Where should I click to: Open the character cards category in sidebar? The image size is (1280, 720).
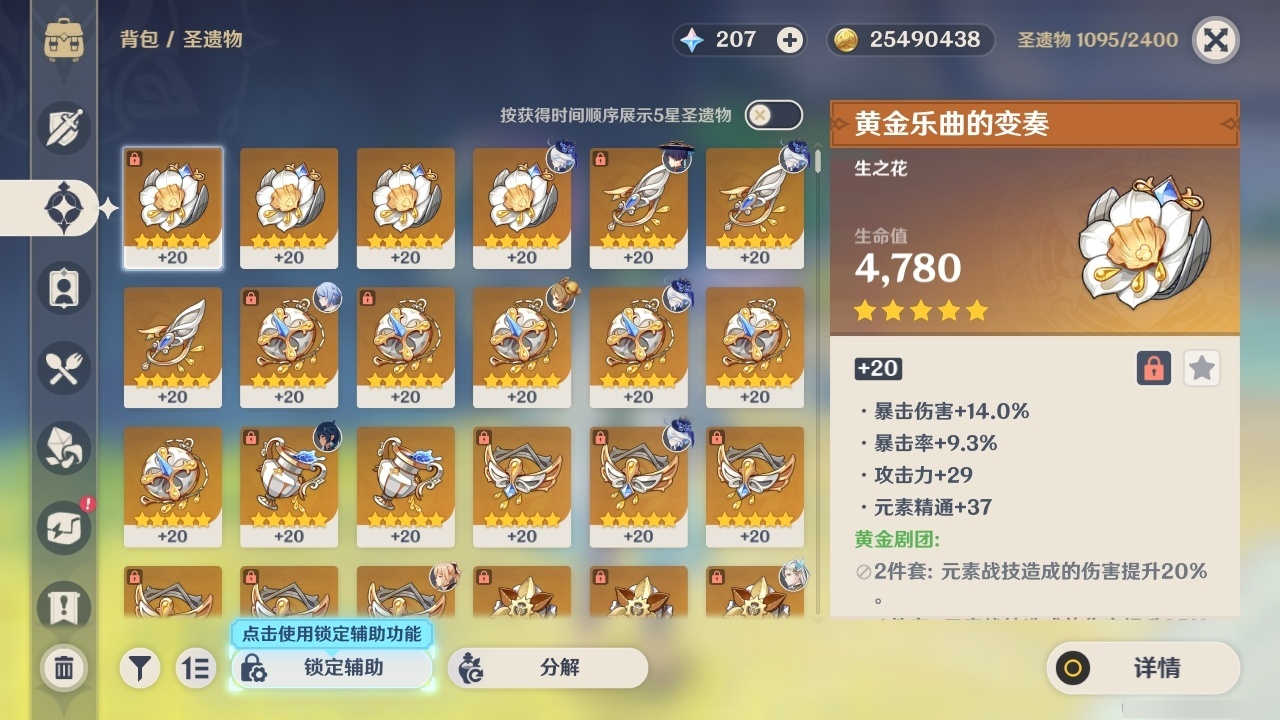click(x=63, y=288)
